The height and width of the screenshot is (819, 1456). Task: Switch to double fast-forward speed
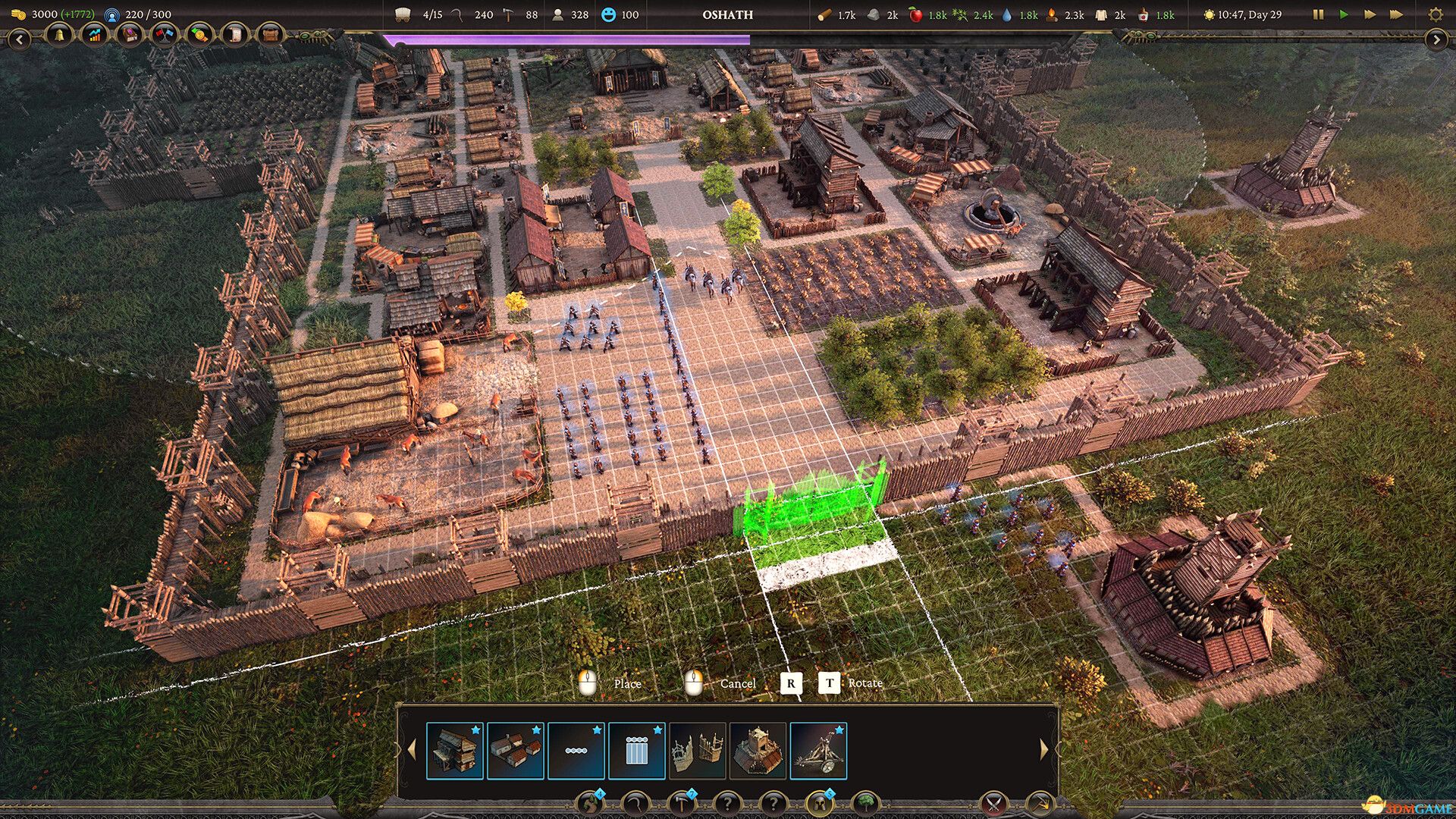pyautogui.click(x=1370, y=14)
